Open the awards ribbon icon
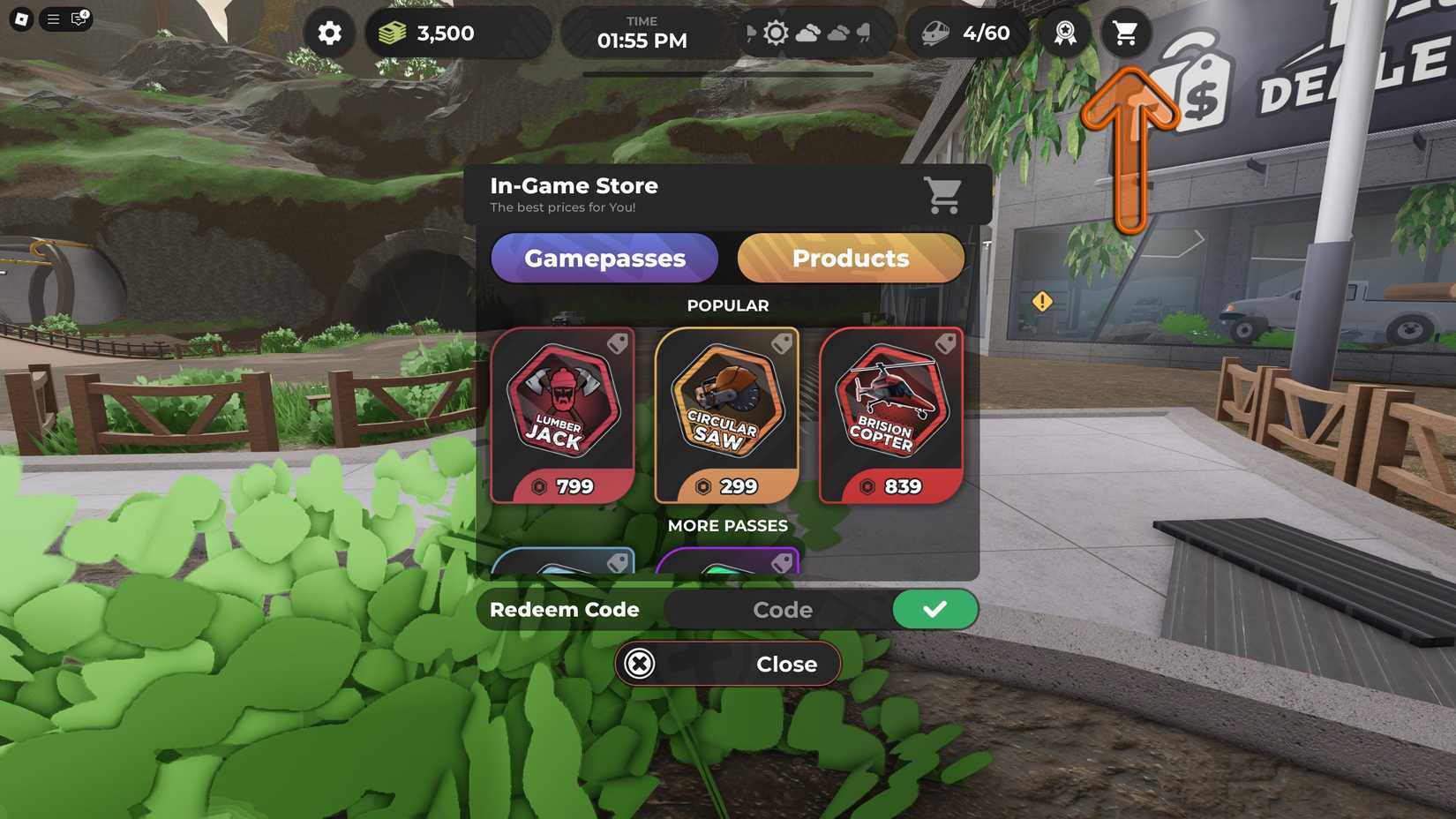The height and width of the screenshot is (819, 1456). [x=1064, y=33]
